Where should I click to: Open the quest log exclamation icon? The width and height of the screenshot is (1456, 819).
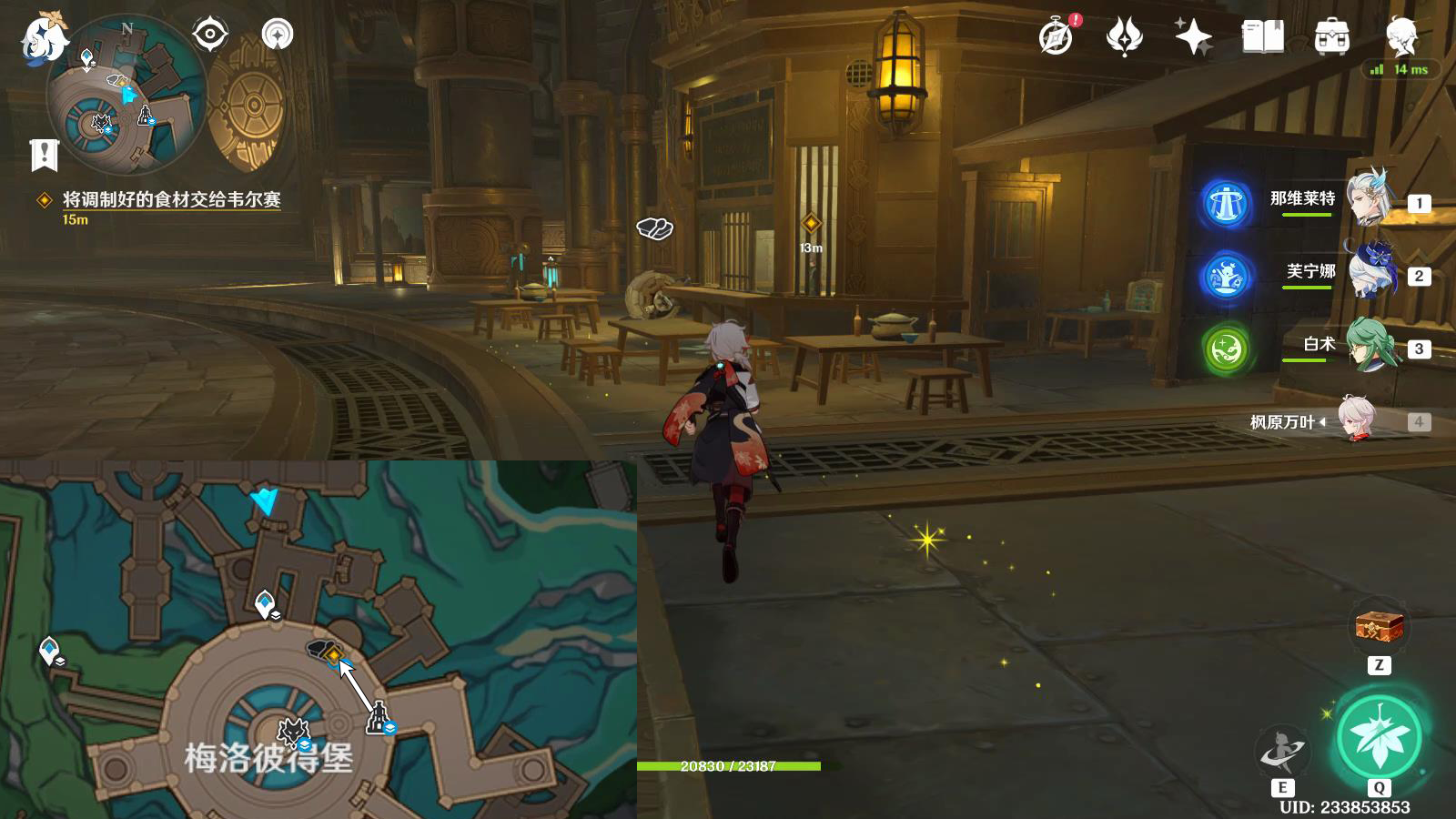44,155
